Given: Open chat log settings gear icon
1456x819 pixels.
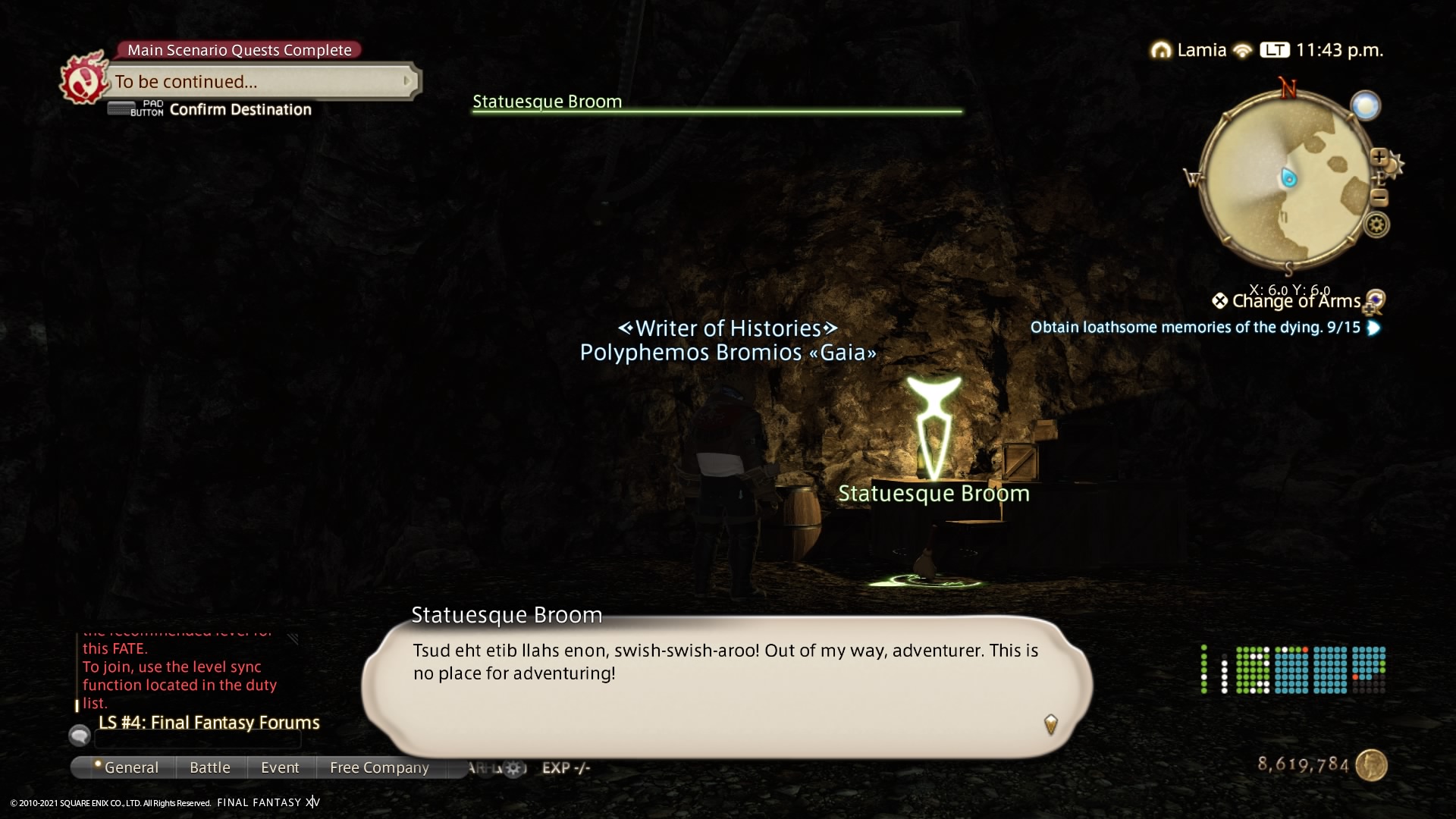Looking at the screenshot, I should click(513, 768).
